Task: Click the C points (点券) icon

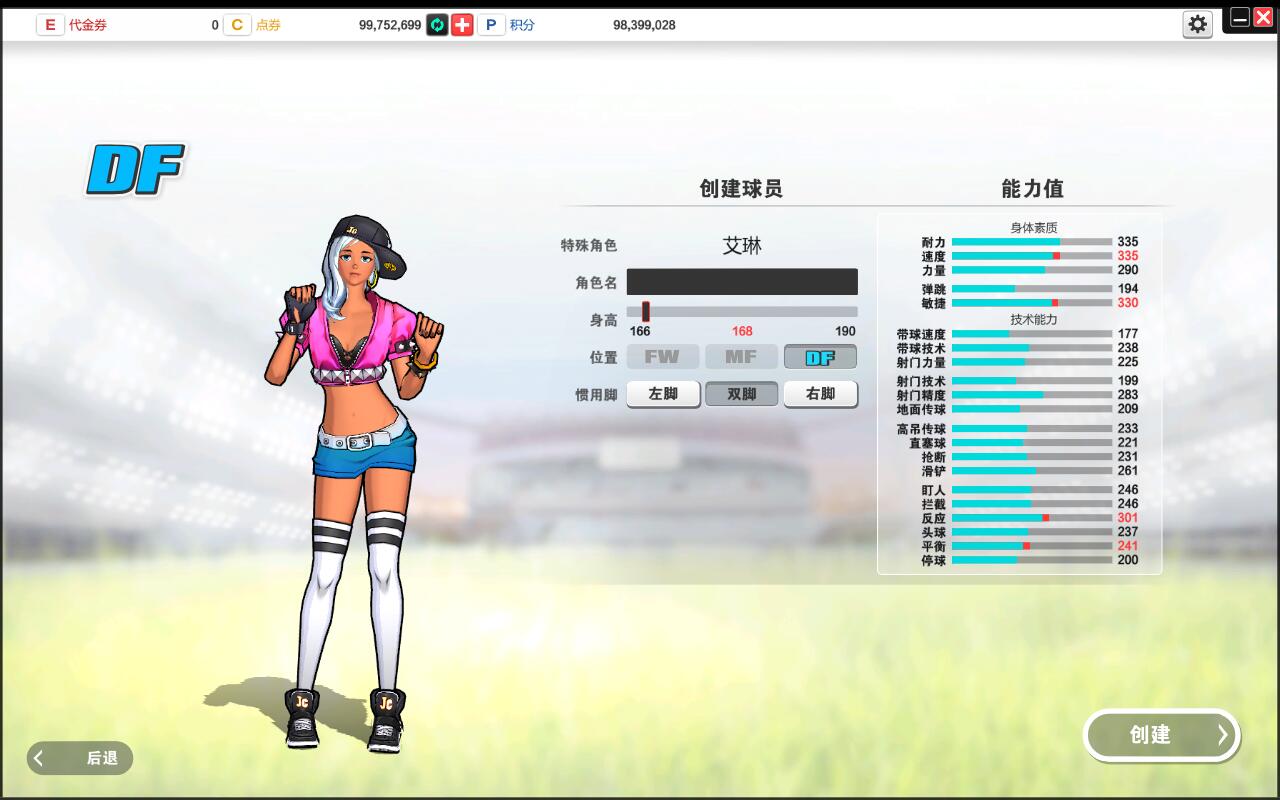Action: pos(237,24)
